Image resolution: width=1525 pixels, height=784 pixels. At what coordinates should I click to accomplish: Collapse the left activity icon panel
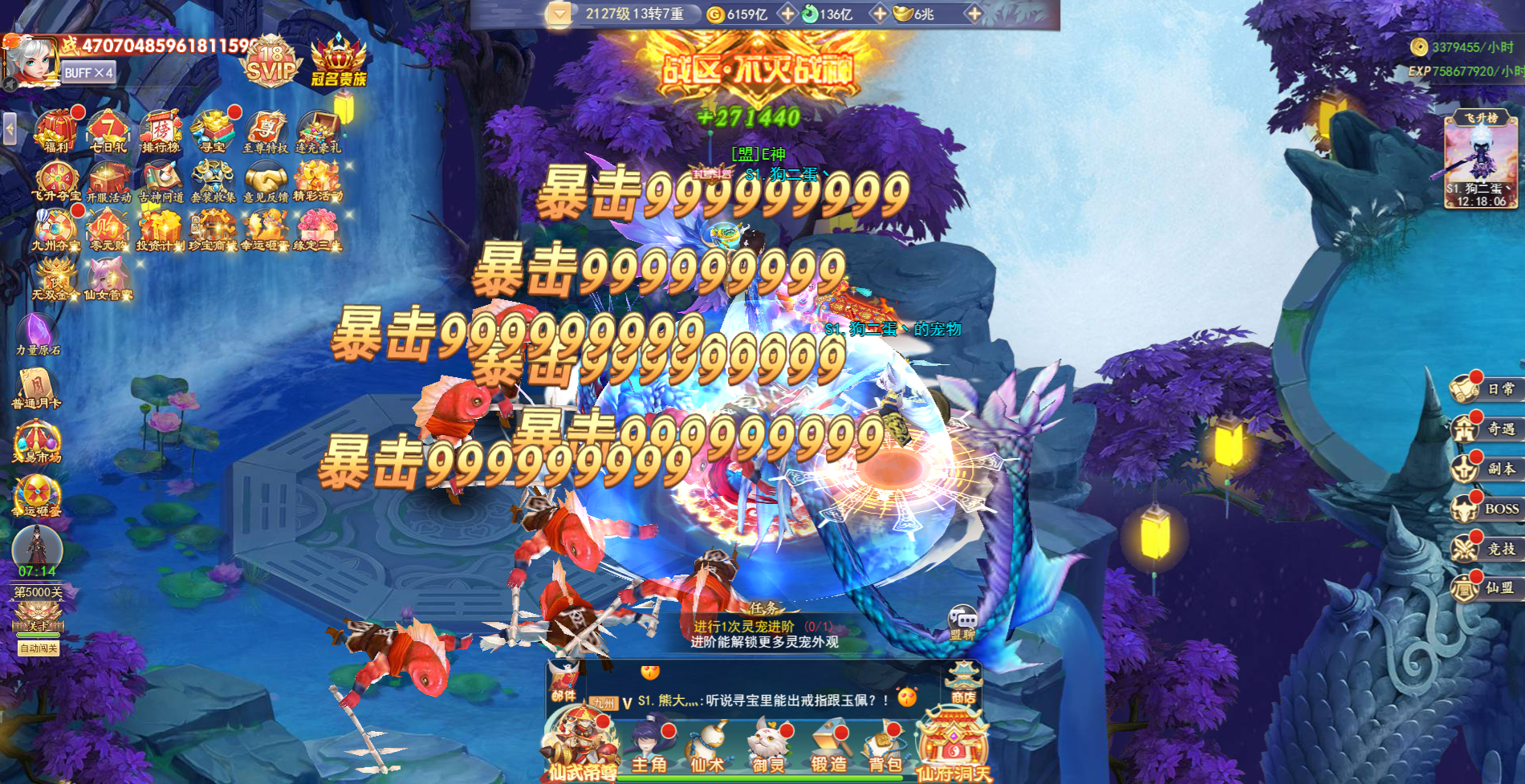(8, 128)
